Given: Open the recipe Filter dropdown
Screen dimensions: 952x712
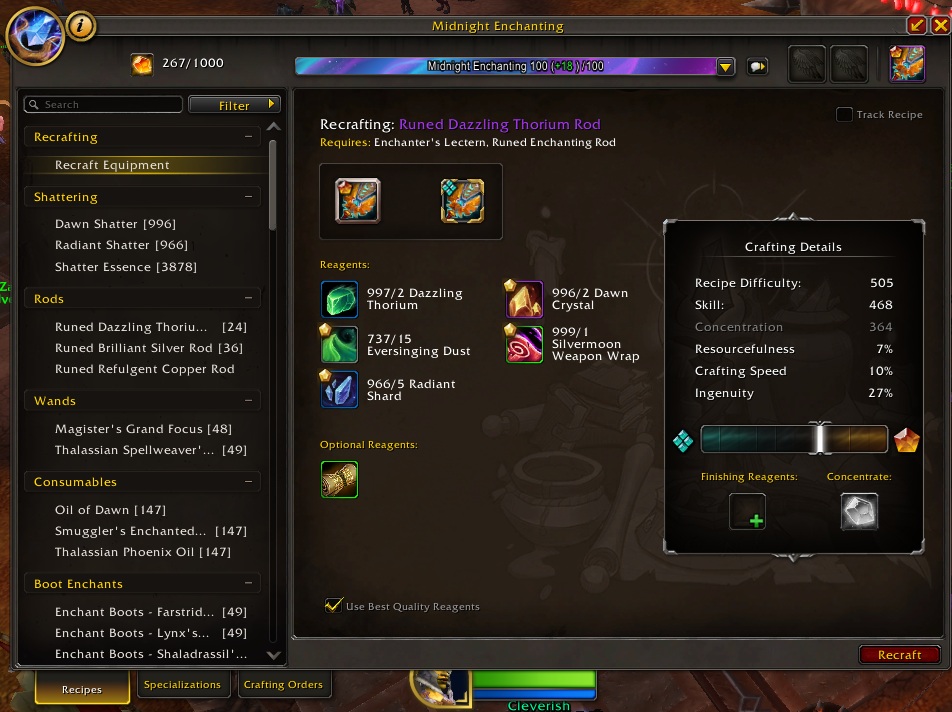Looking at the screenshot, I should coord(235,105).
